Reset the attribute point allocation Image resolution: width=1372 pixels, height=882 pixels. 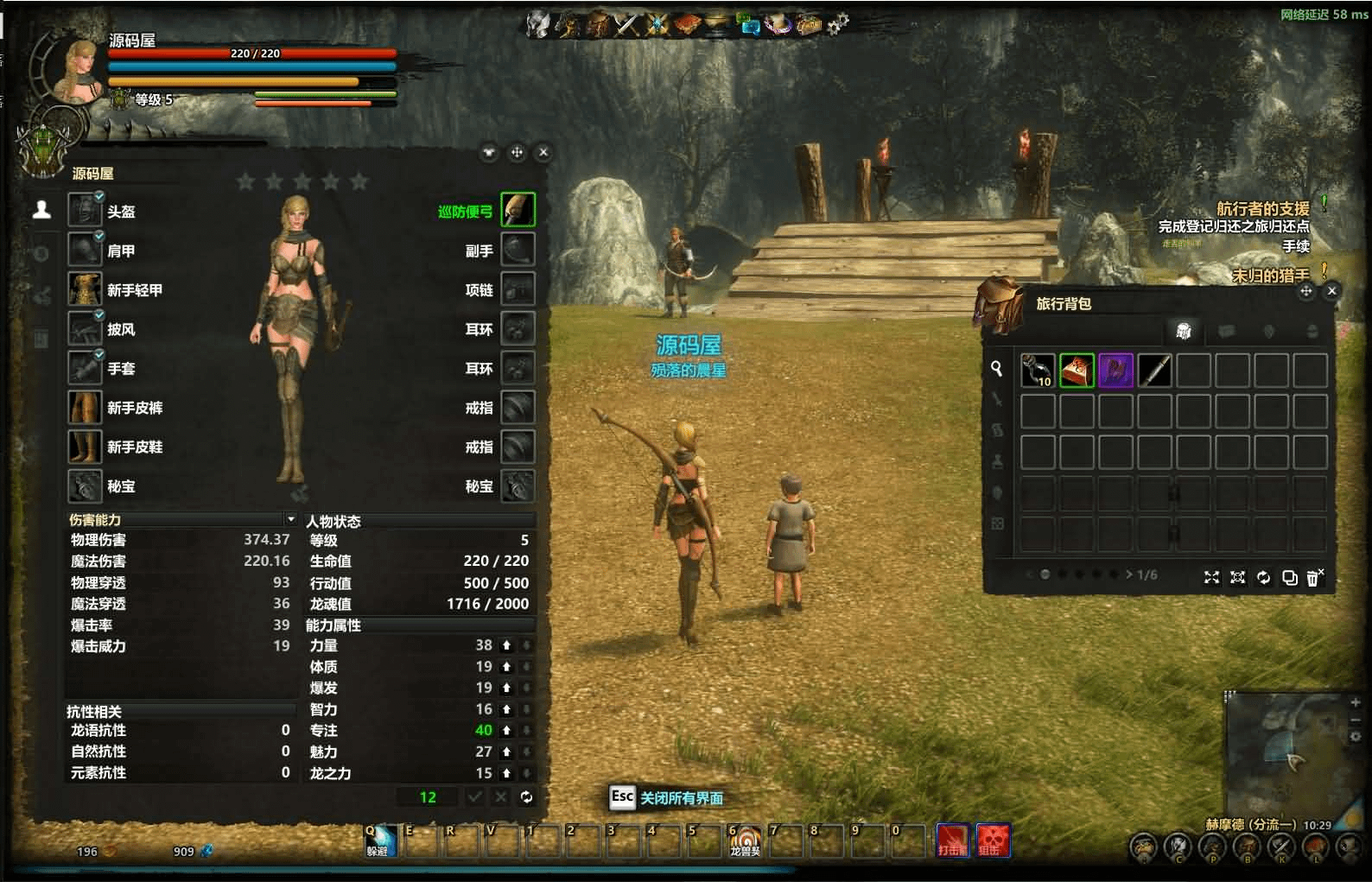(526, 797)
